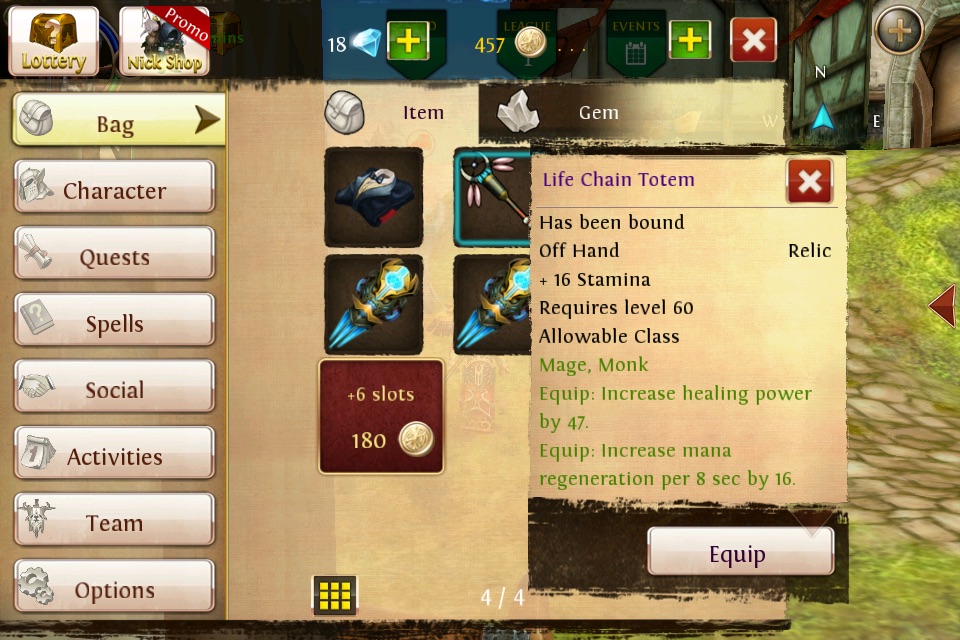Buy more gold coins with the plus button

[x=689, y=42]
